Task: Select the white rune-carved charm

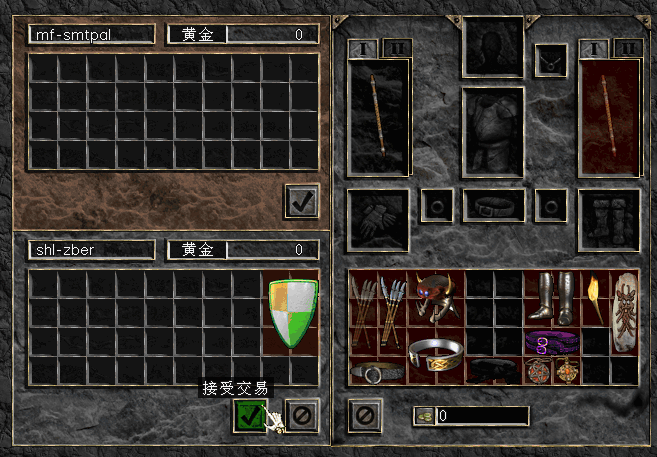Action: point(625,311)
